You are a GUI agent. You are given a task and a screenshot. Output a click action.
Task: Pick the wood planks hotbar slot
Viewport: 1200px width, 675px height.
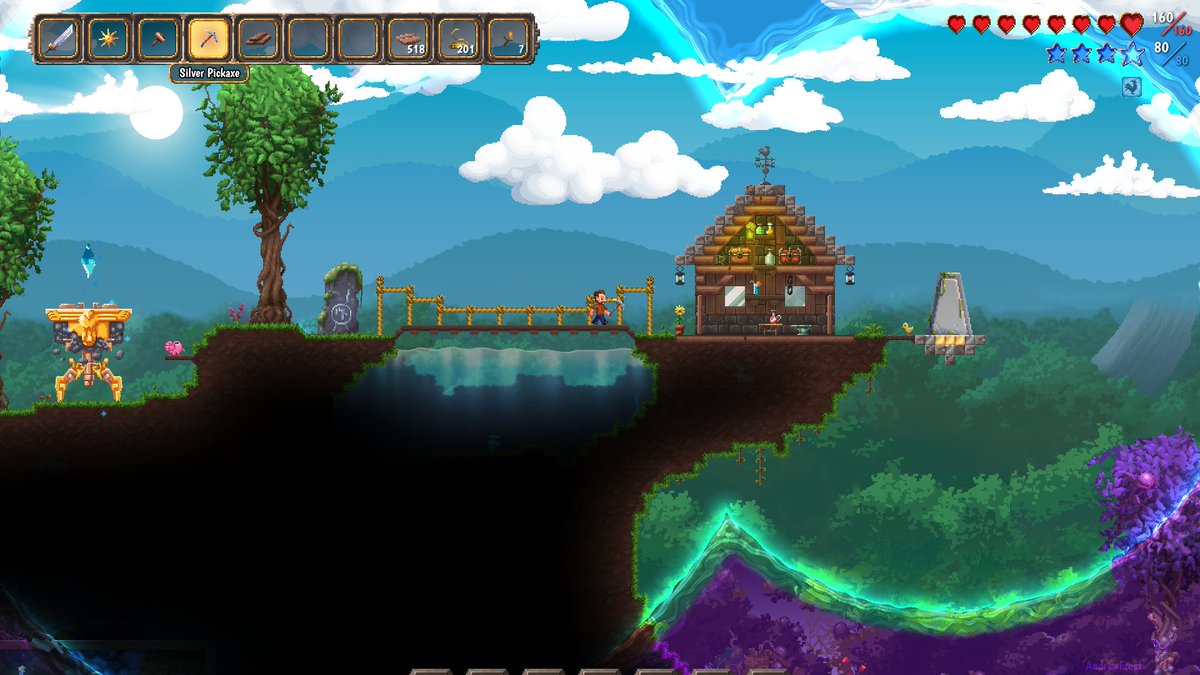click(x=259, y=40)
